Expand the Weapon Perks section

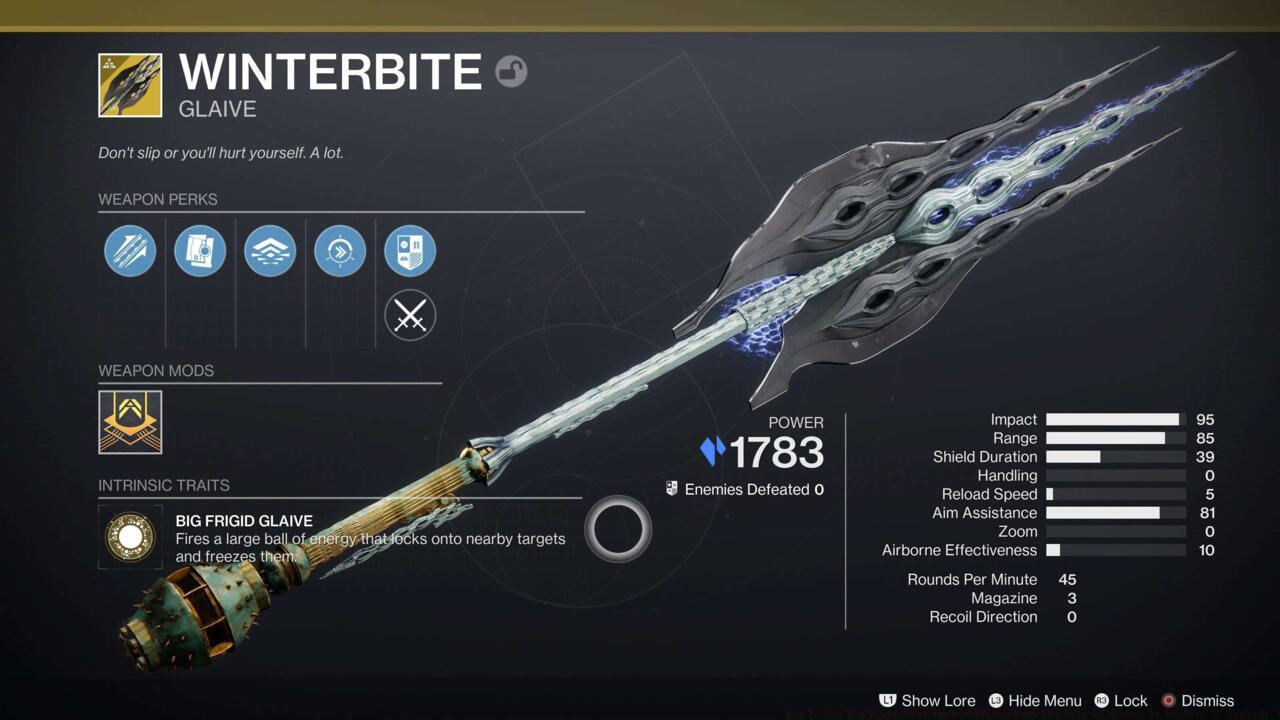click(x=158, y=199)
